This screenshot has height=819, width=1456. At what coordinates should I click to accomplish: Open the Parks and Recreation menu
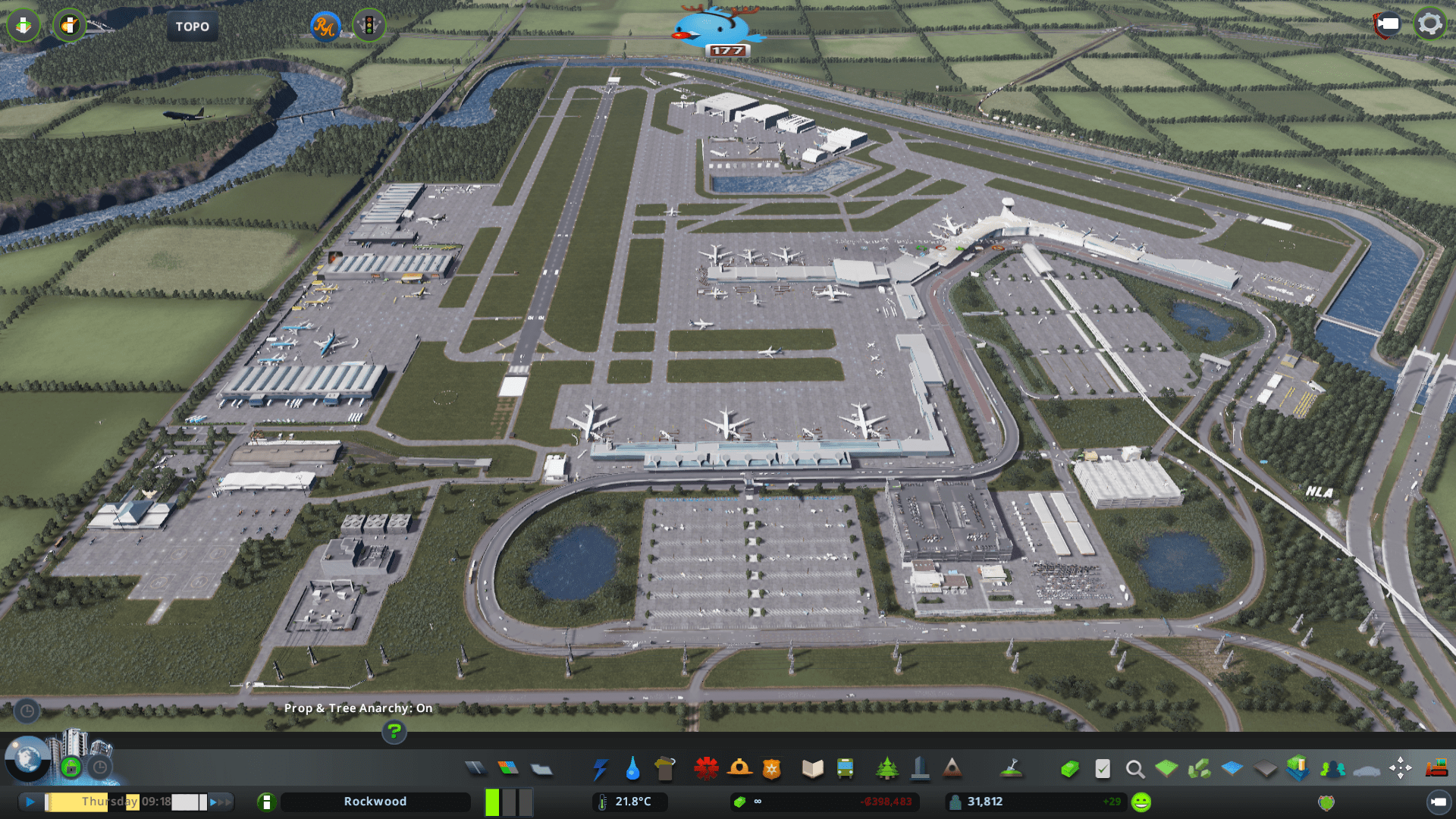click(x=887, y=767)
